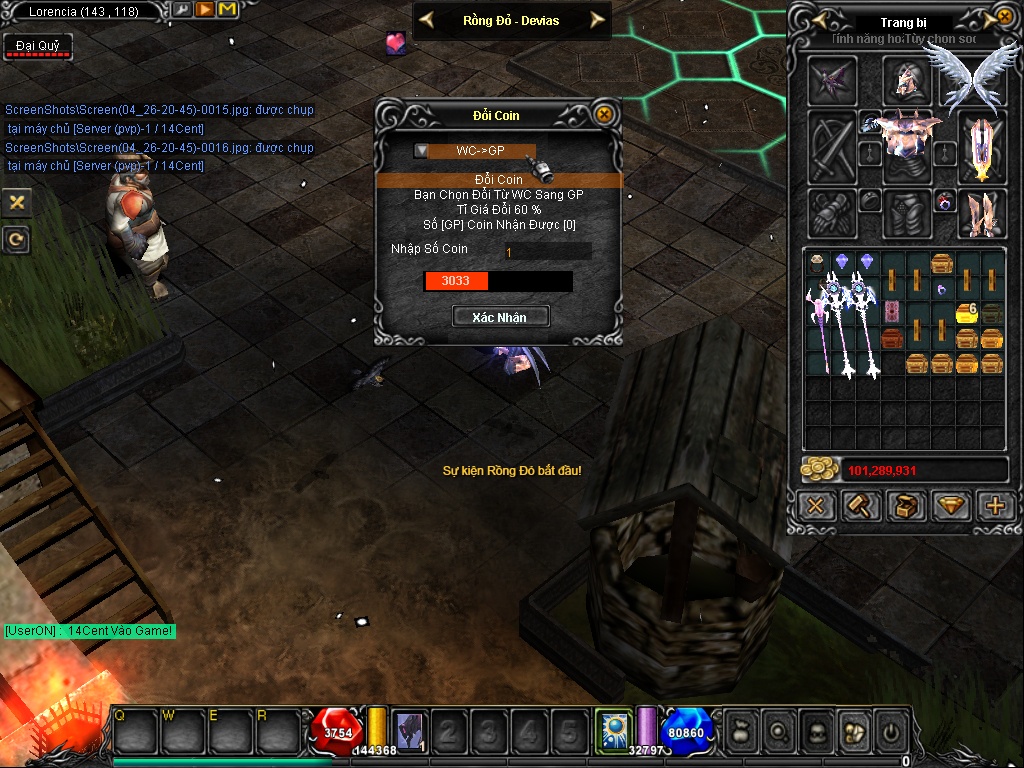This screenshot has width=1024, height=768.
Task: Click the plus button in inventory panel
Action: coord(995,506)
